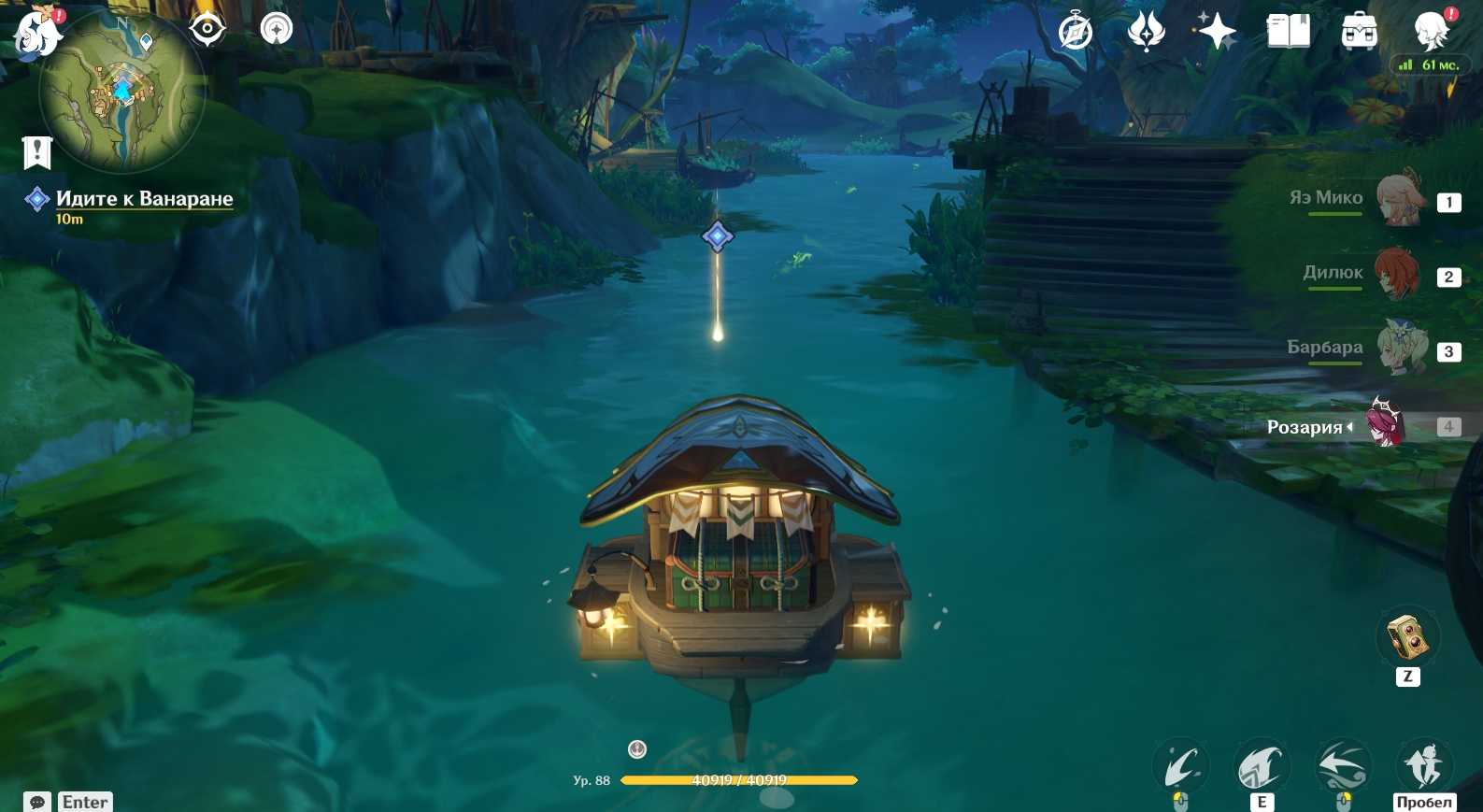This screenshot has width=1483, height=812.
Task: Activate the boat's E skill
Action: pyautogui.click(x=1261, y=768)
